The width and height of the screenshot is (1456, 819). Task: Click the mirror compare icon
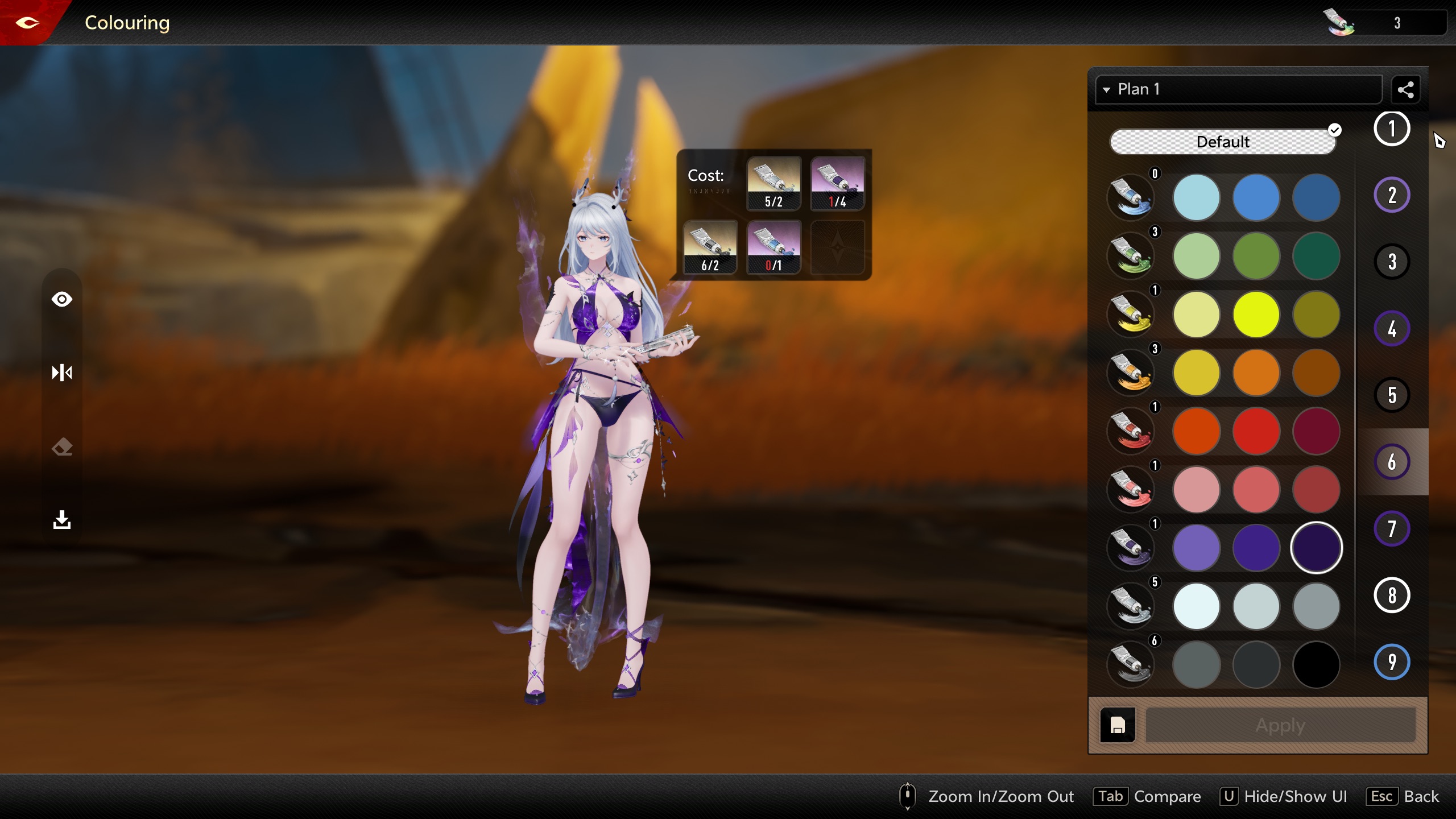[62, 373]
